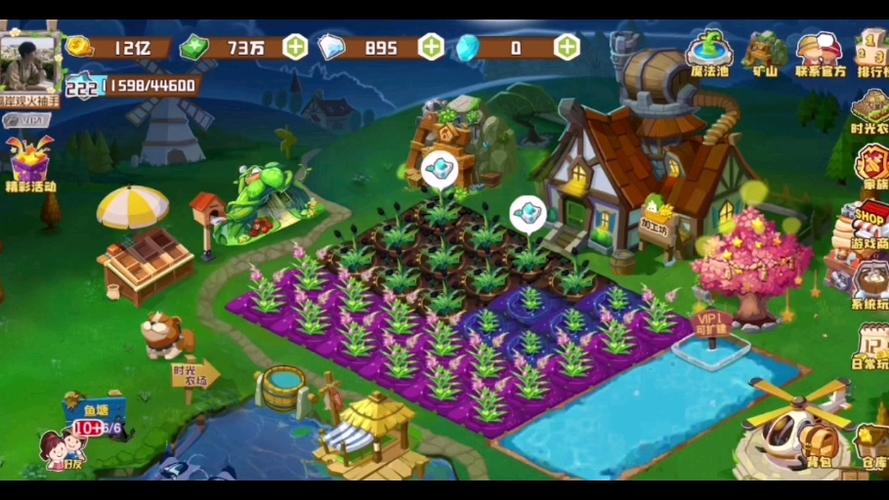Add more green cash with plus button
This screenshot has height=500, width=889.
click(295, 46)
